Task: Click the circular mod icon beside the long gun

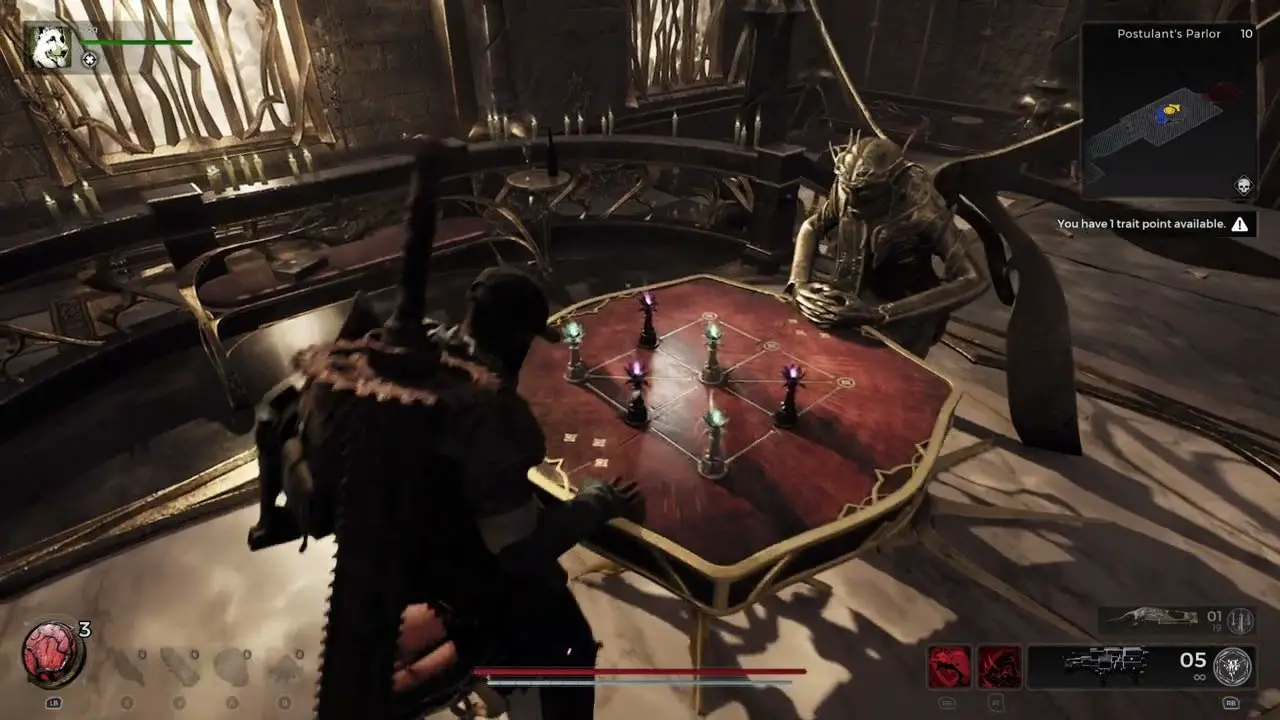Action: [x=1241, y=620]
